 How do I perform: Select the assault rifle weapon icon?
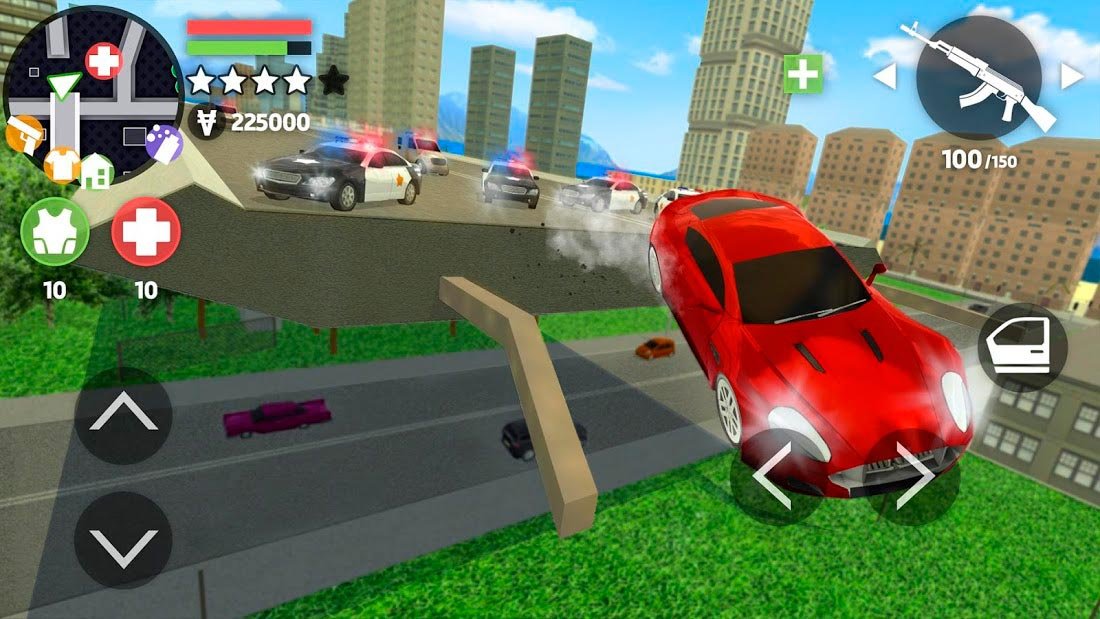978,77
